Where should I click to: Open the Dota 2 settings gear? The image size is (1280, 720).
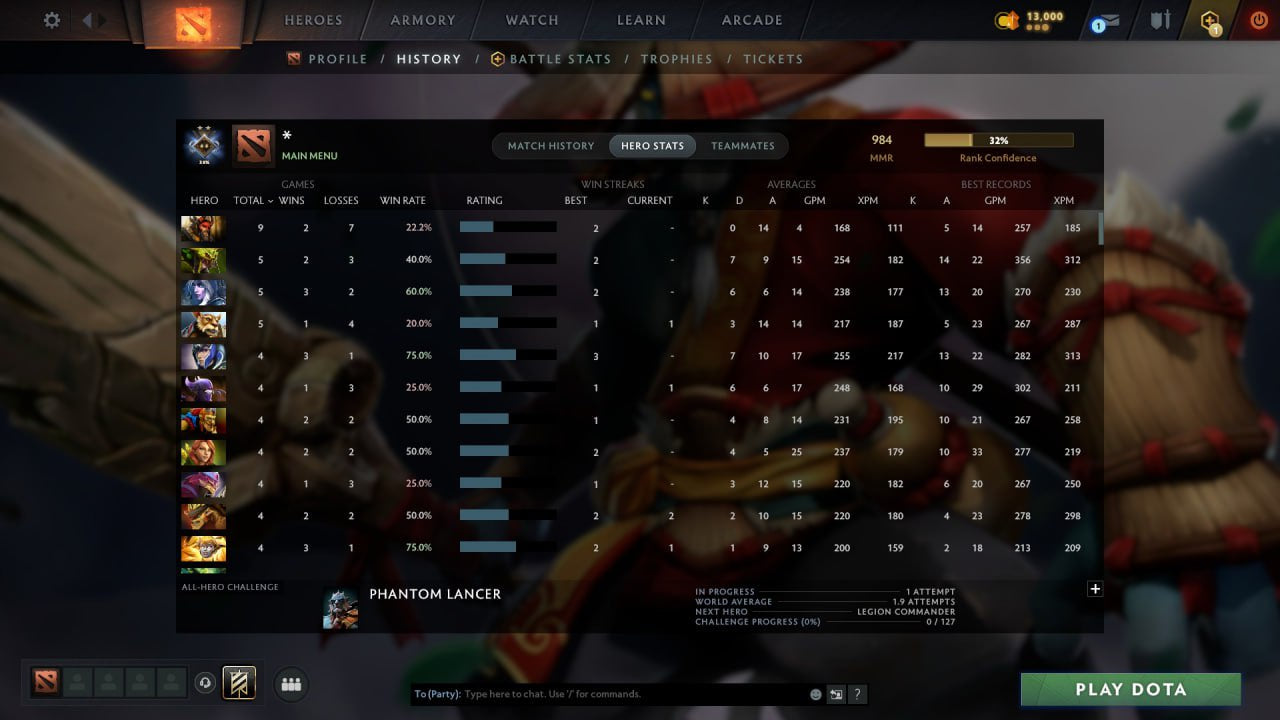(x=50, y=19)
